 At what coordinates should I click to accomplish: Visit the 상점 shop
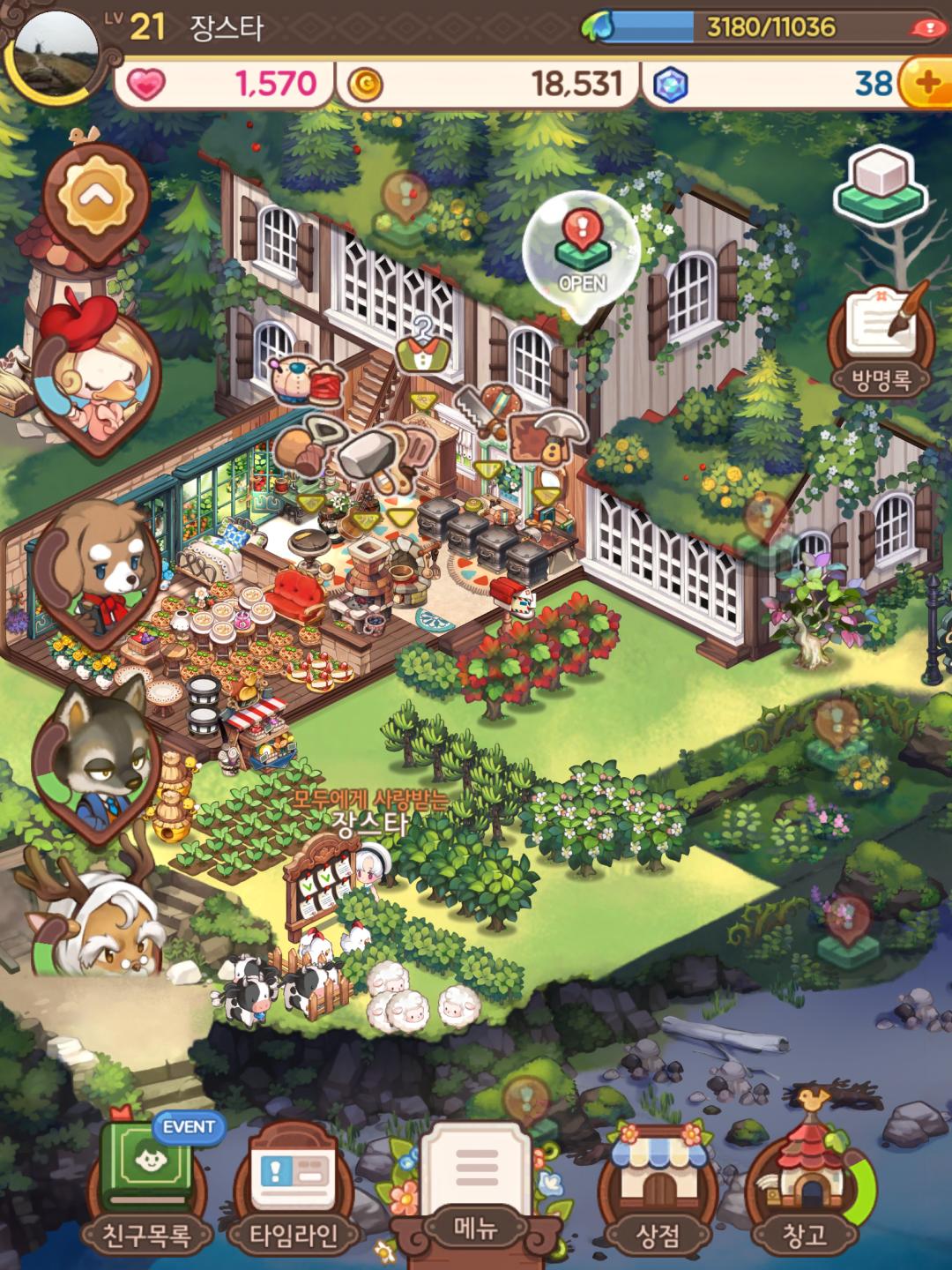[x=657, y=1182]
